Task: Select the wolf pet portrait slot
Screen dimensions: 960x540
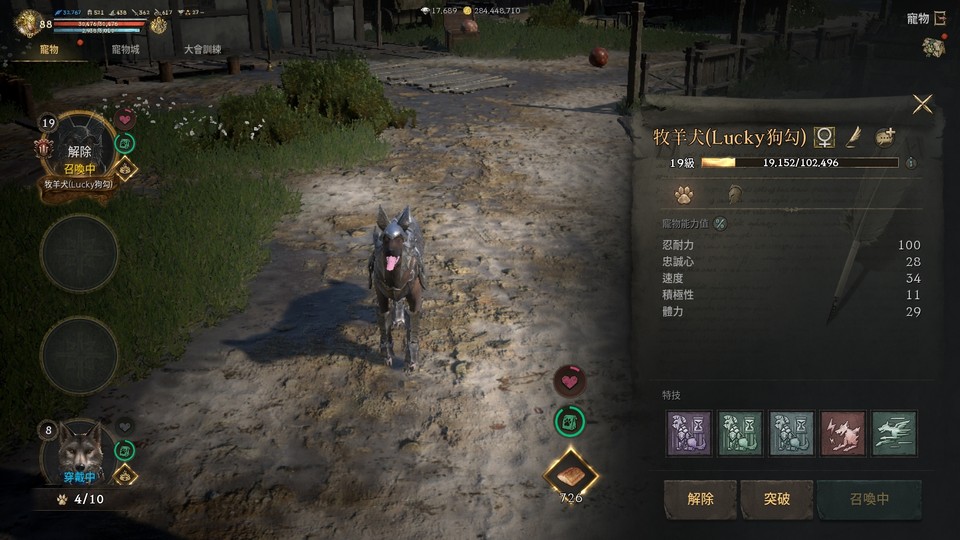Action: tap(79, 453)
